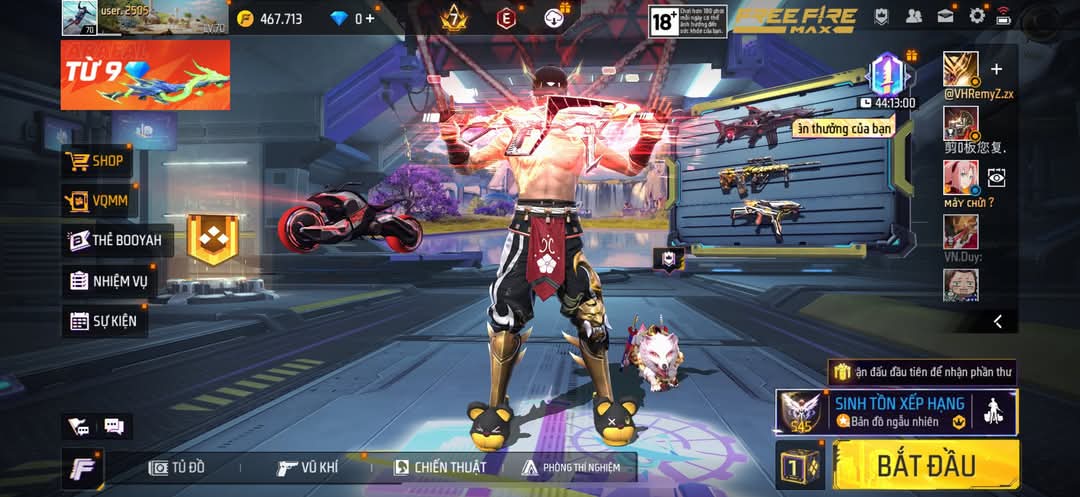Viewport: 1080px width, 497px height.
Task: Open the mail envelope icon
Action: (945, 16)
